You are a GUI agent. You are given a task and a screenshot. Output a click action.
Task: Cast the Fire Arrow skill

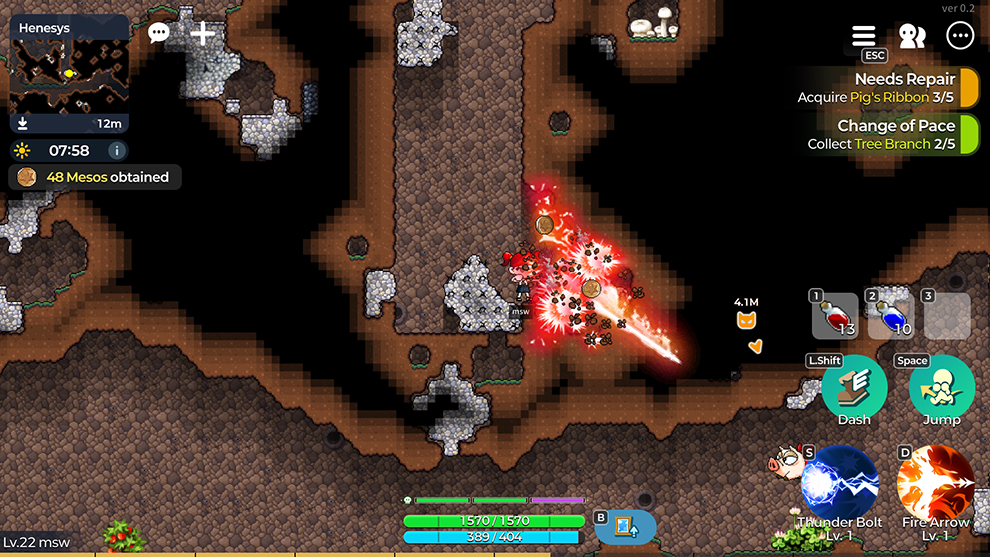935,485
